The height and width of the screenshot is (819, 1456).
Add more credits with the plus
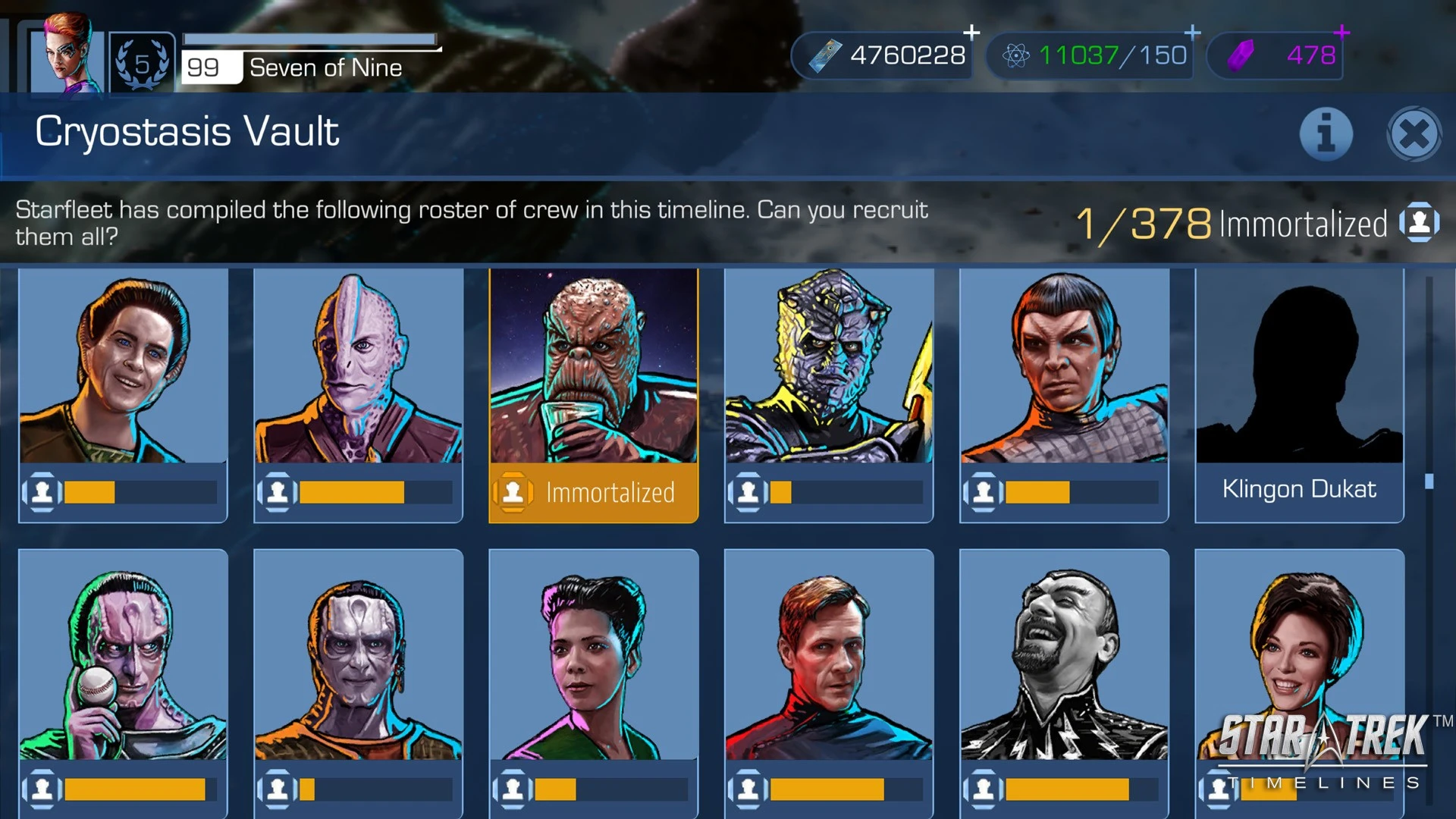pos(971,33)
